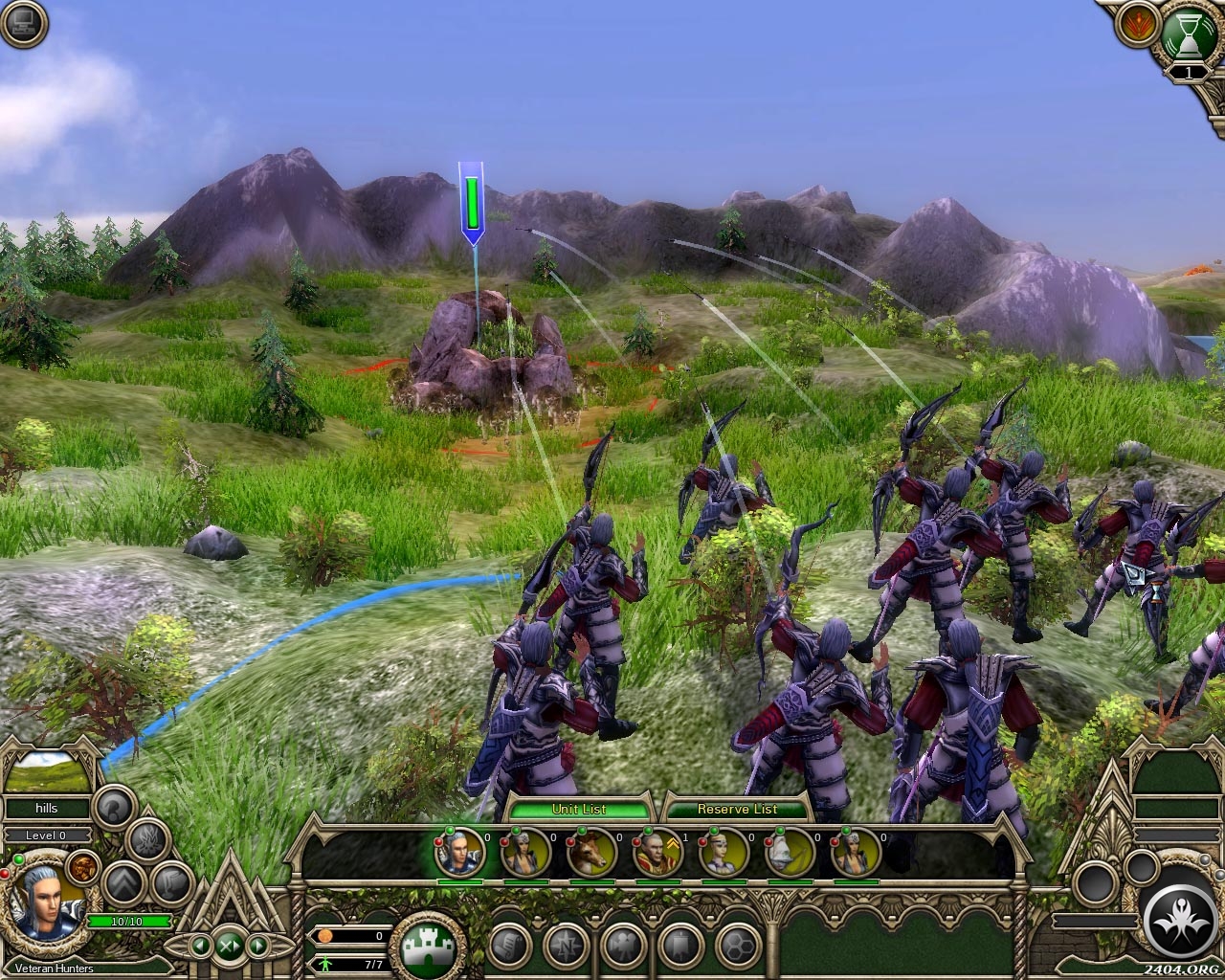Click the Veteran Hunters unit portrait

[x=46, y=906]
